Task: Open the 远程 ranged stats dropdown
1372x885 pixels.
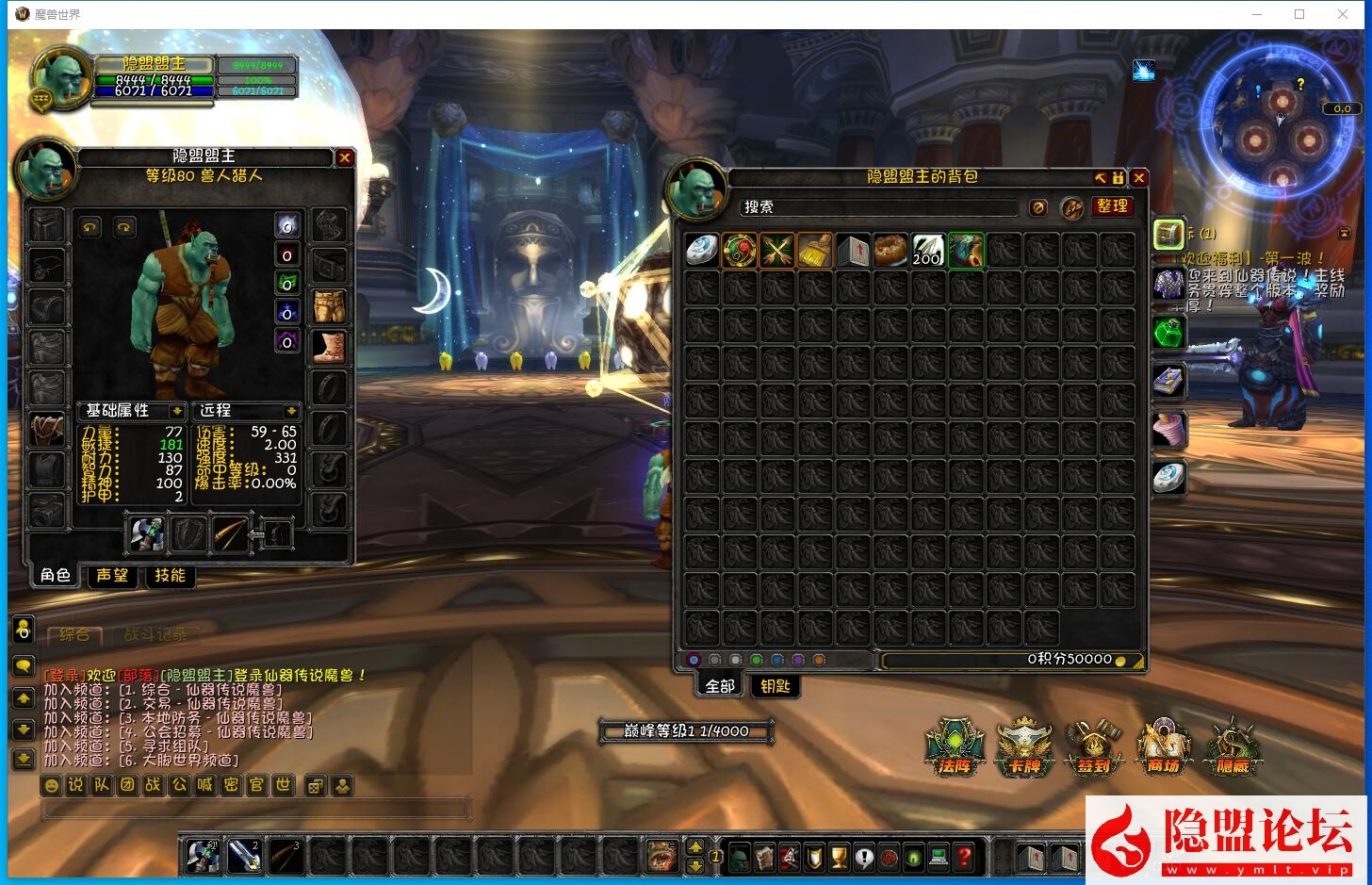Action: [291, 411]
